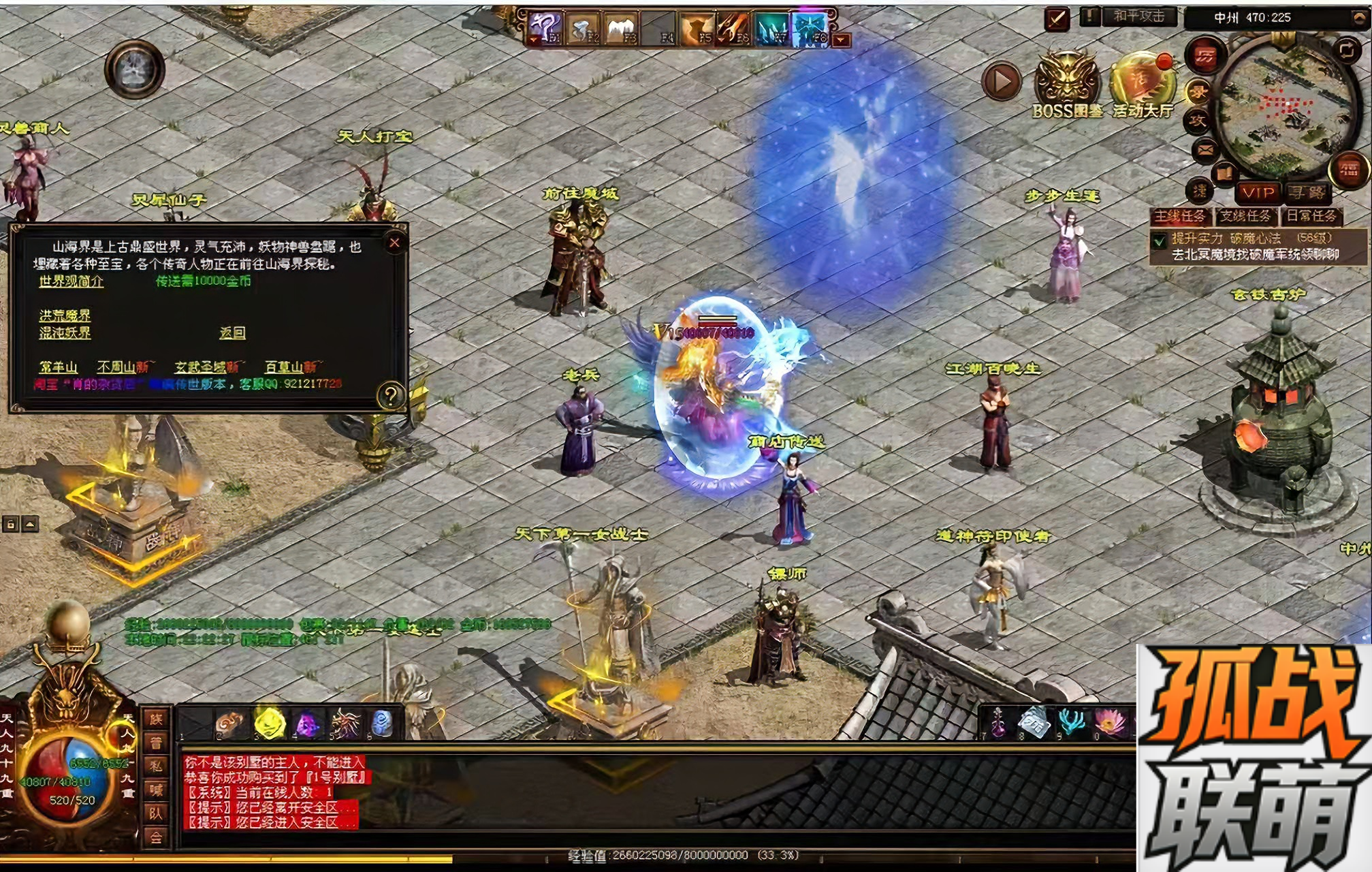1372x872 pixels.
Task: Open the 世界观简介 link
Action: [71, 281]
